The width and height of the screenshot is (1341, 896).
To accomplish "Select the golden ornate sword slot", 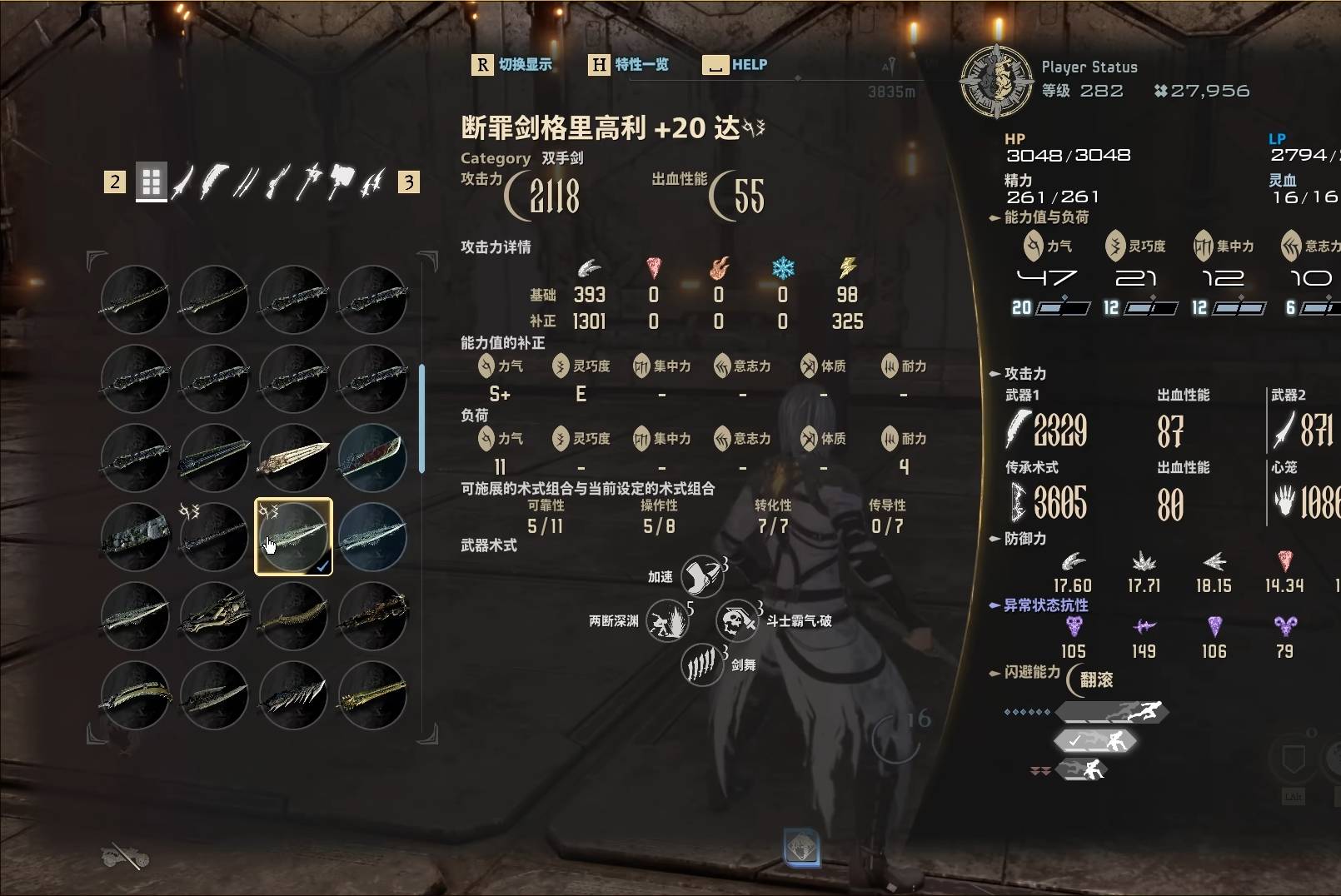I will pyautogui.click(x=372, y=695).
